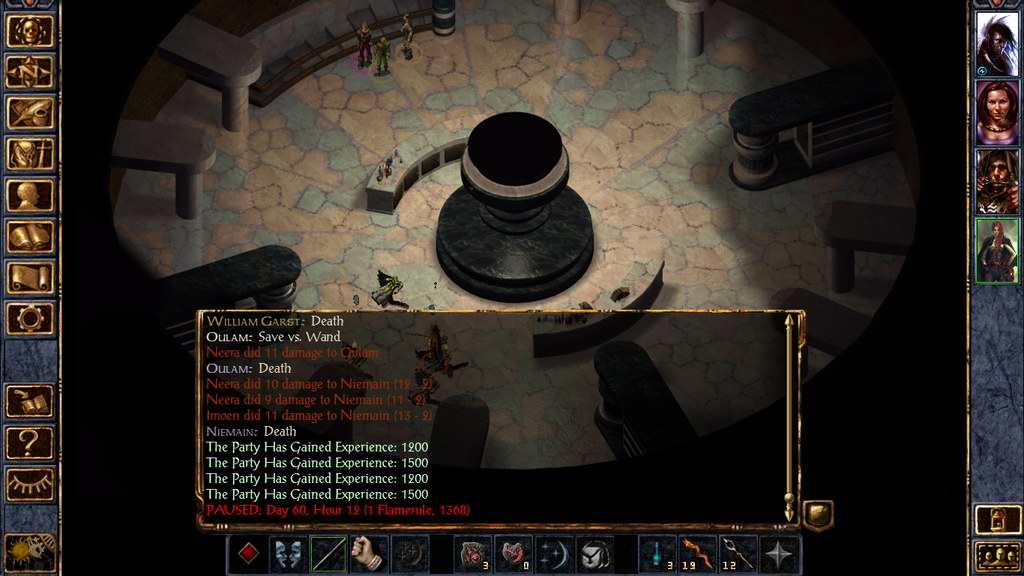Open the crescent moon and stars spell button
This screenshot has width=1024, height=576.
(x=555, y=555)
